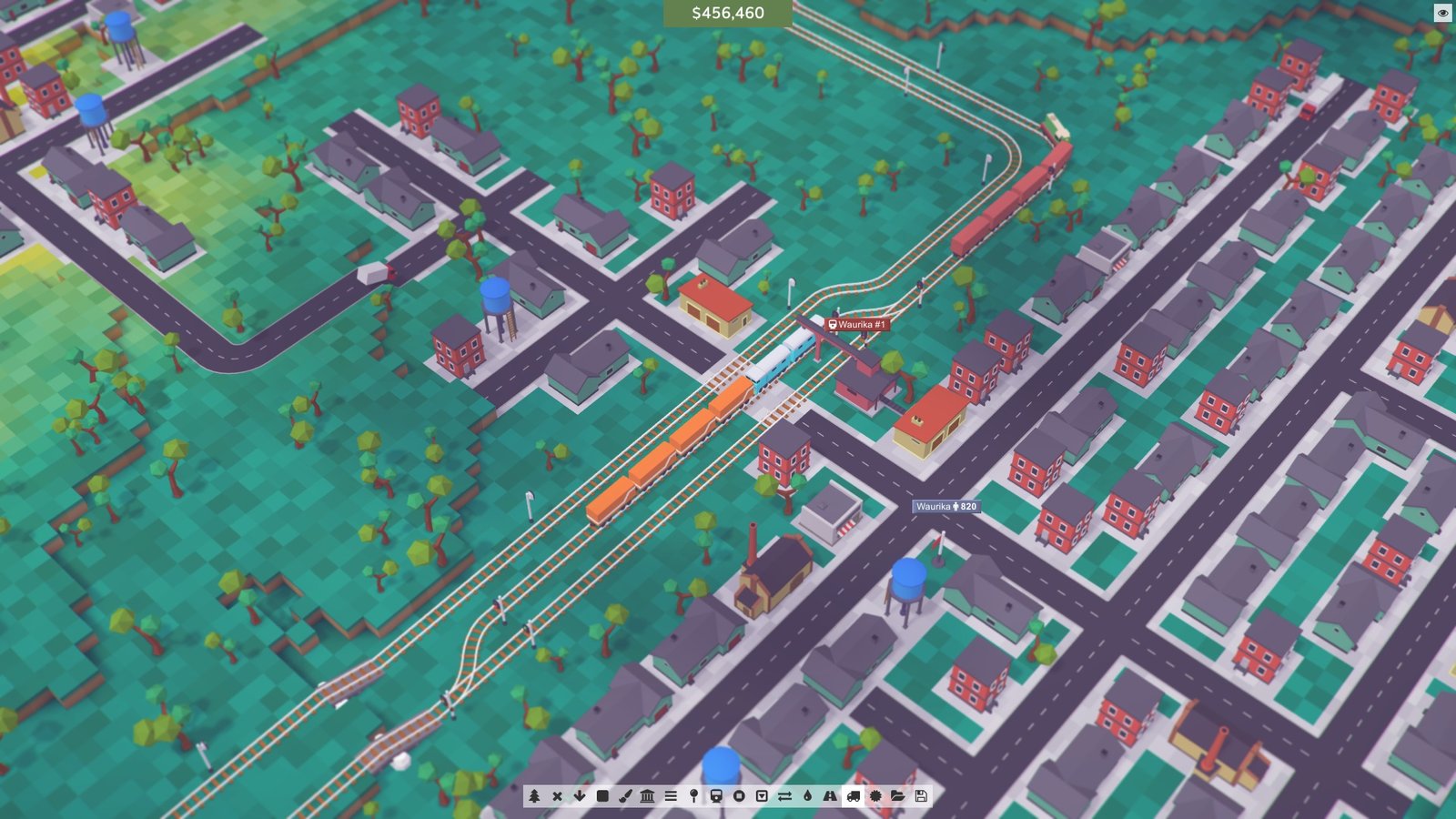Open the Waurika #1 station label

point(856,320)
